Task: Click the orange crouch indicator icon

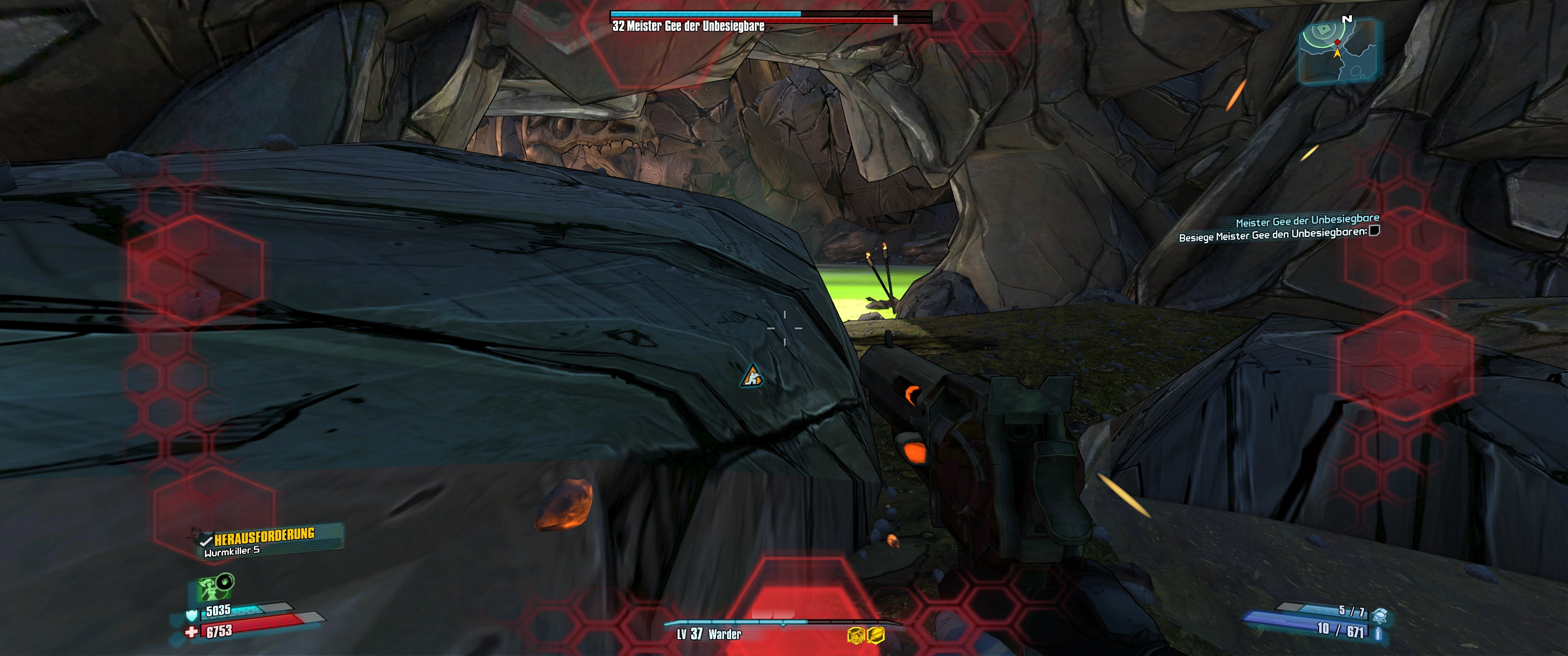Action: (752, 376)
